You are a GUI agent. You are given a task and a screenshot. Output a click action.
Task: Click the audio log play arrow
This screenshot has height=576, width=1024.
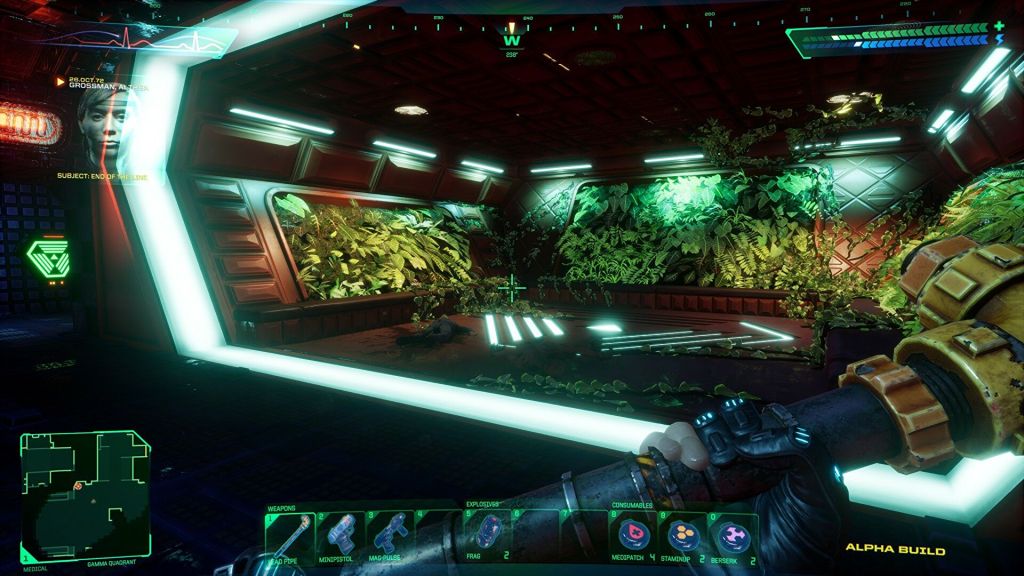(61, 80)
